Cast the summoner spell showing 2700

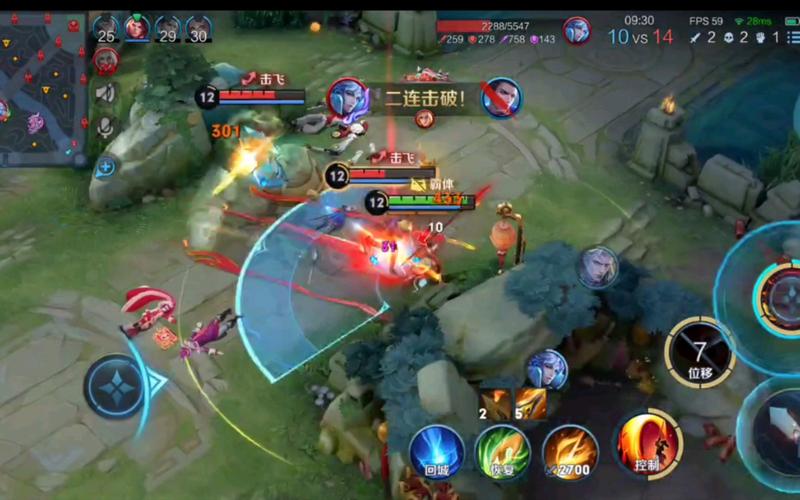570,451
